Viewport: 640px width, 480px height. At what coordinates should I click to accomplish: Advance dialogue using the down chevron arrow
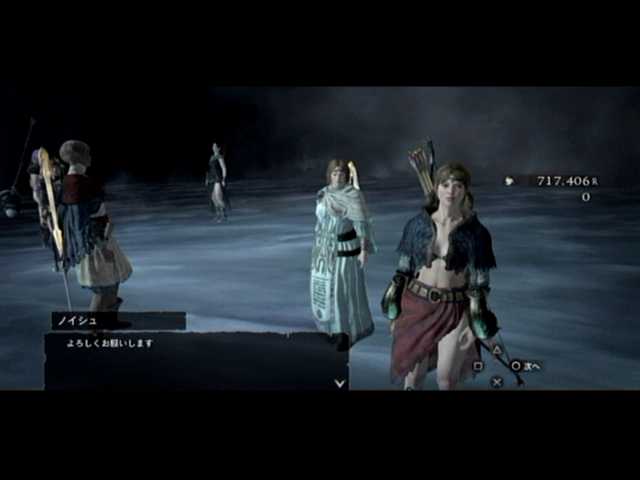coord(340,382)
